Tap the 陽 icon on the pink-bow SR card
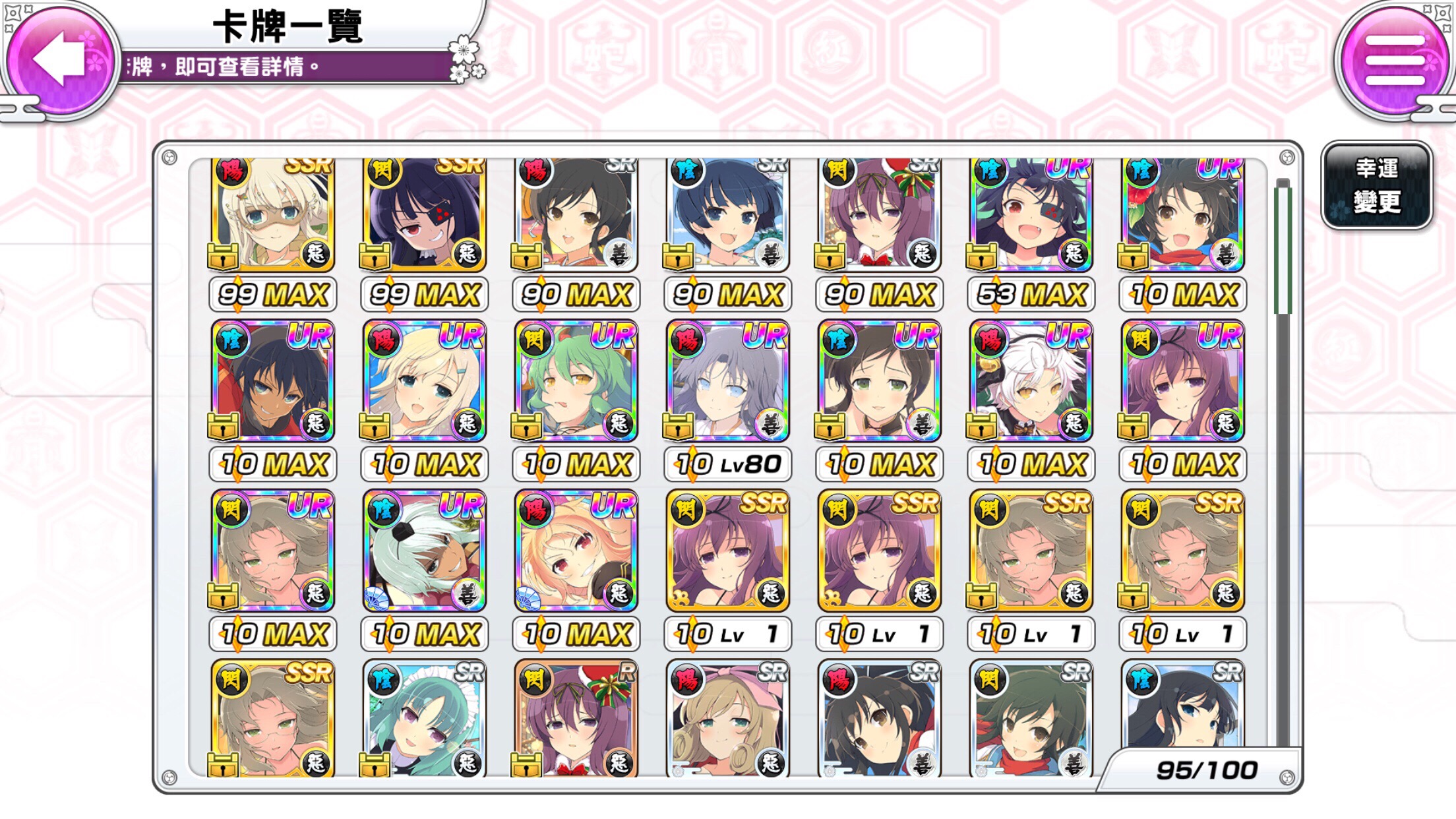Image resolution: width=1456 pixels, height=819 pixels. tap(688, 679)
